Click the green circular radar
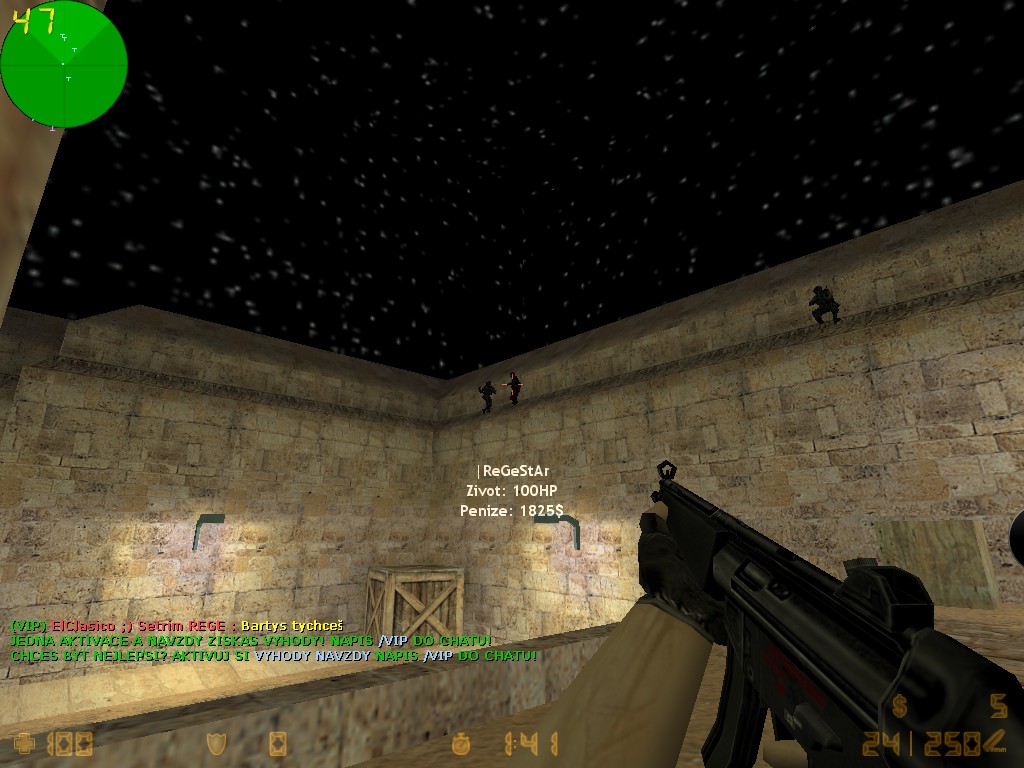1024x768 pixels. 64,64
